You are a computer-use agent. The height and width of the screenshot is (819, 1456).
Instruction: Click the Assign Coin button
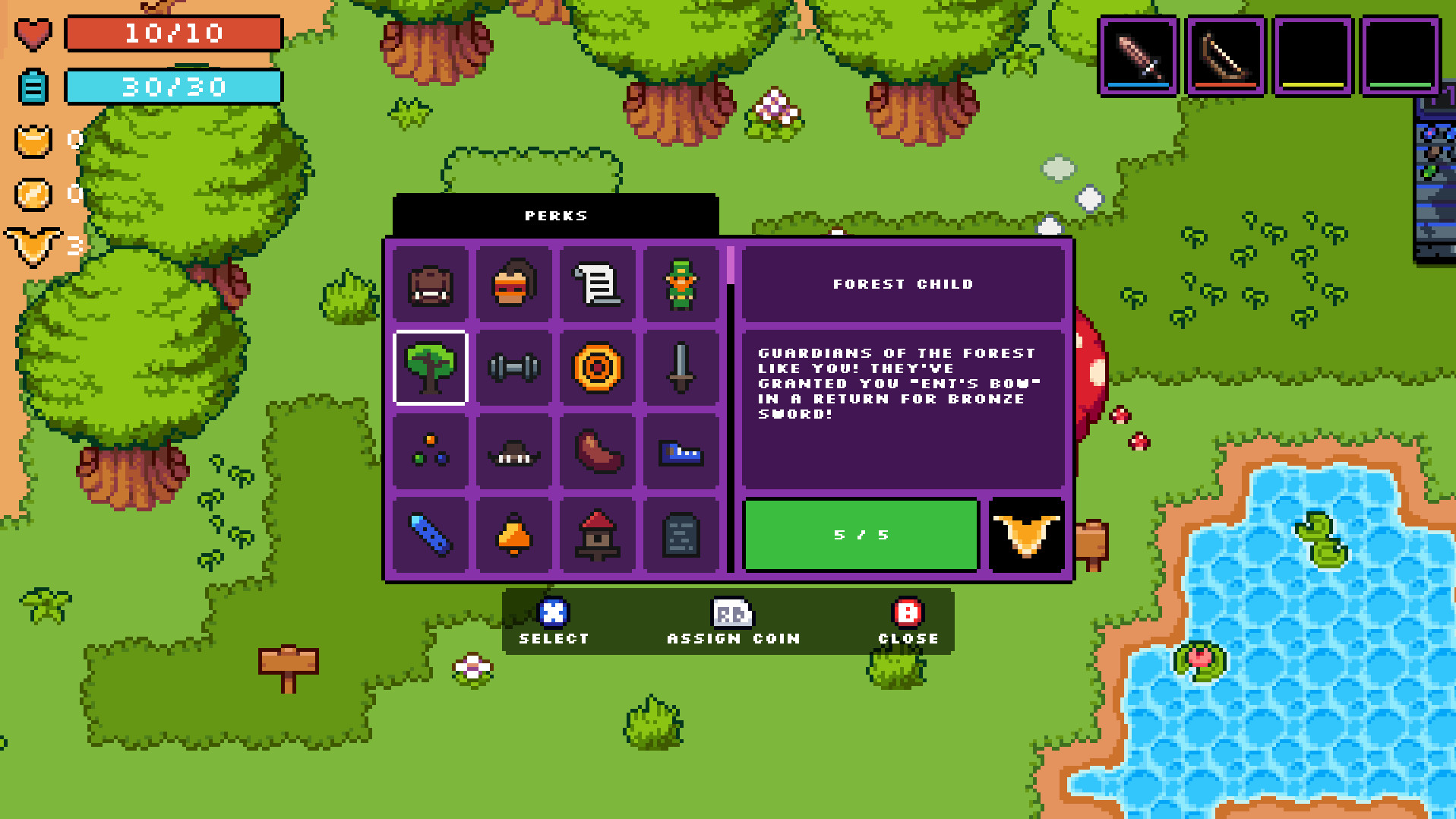[731, 623]
